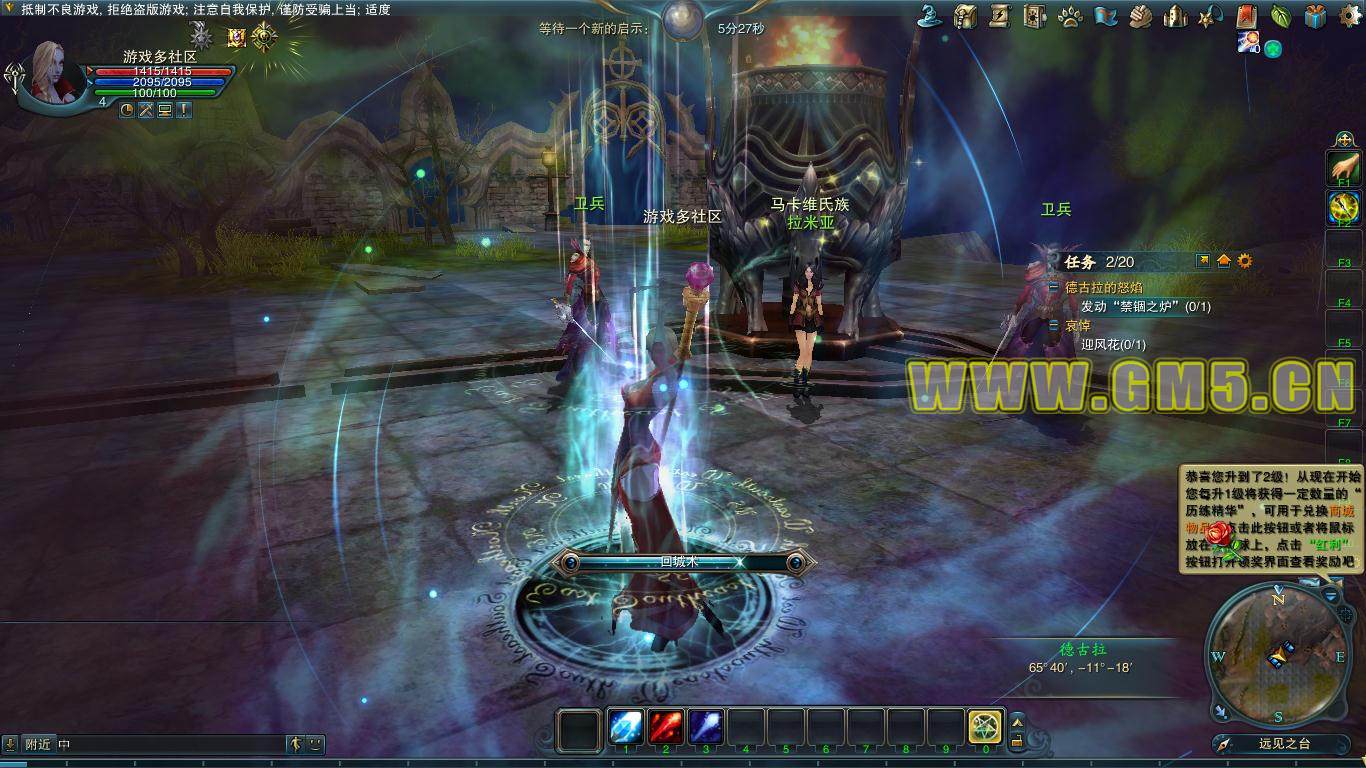1366x768 pixels.
Task: Click the player portrait
Action: pos(60,70)
